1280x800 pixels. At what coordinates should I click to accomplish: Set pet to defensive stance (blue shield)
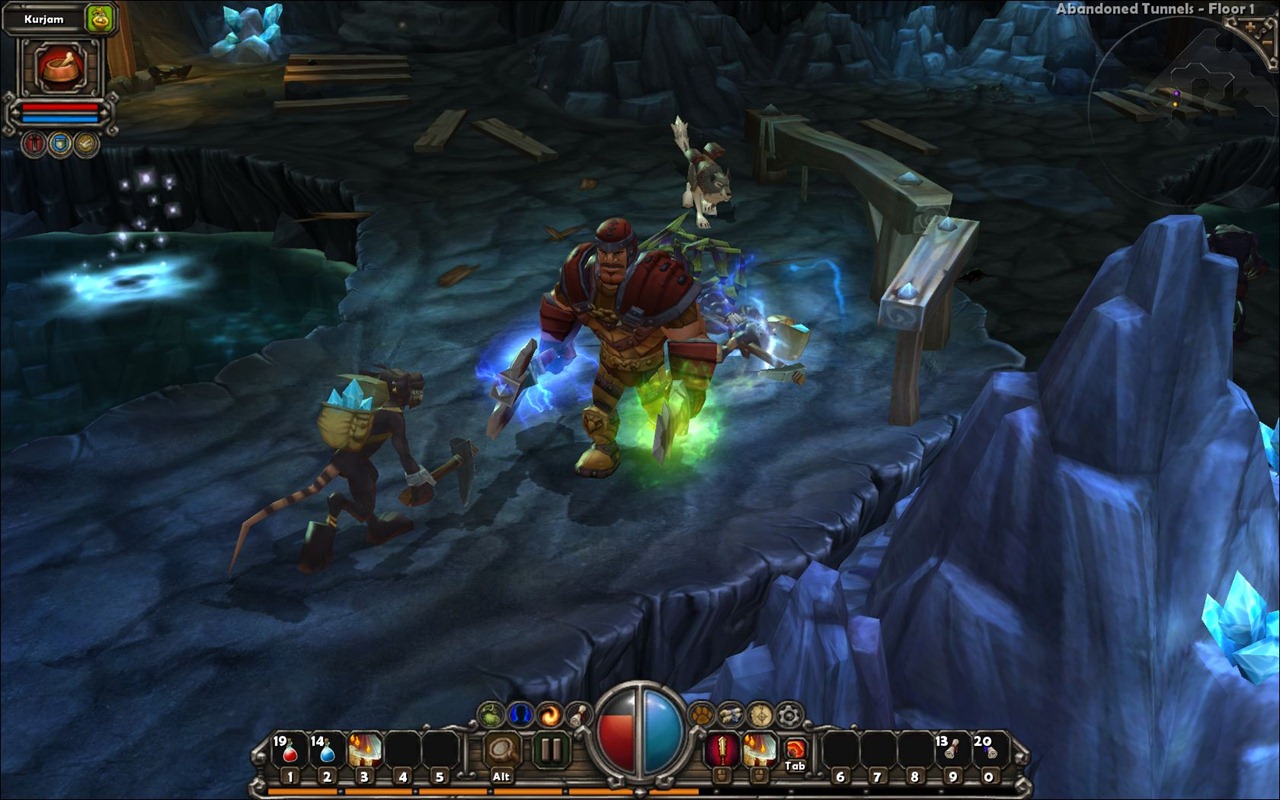(61, 144)
